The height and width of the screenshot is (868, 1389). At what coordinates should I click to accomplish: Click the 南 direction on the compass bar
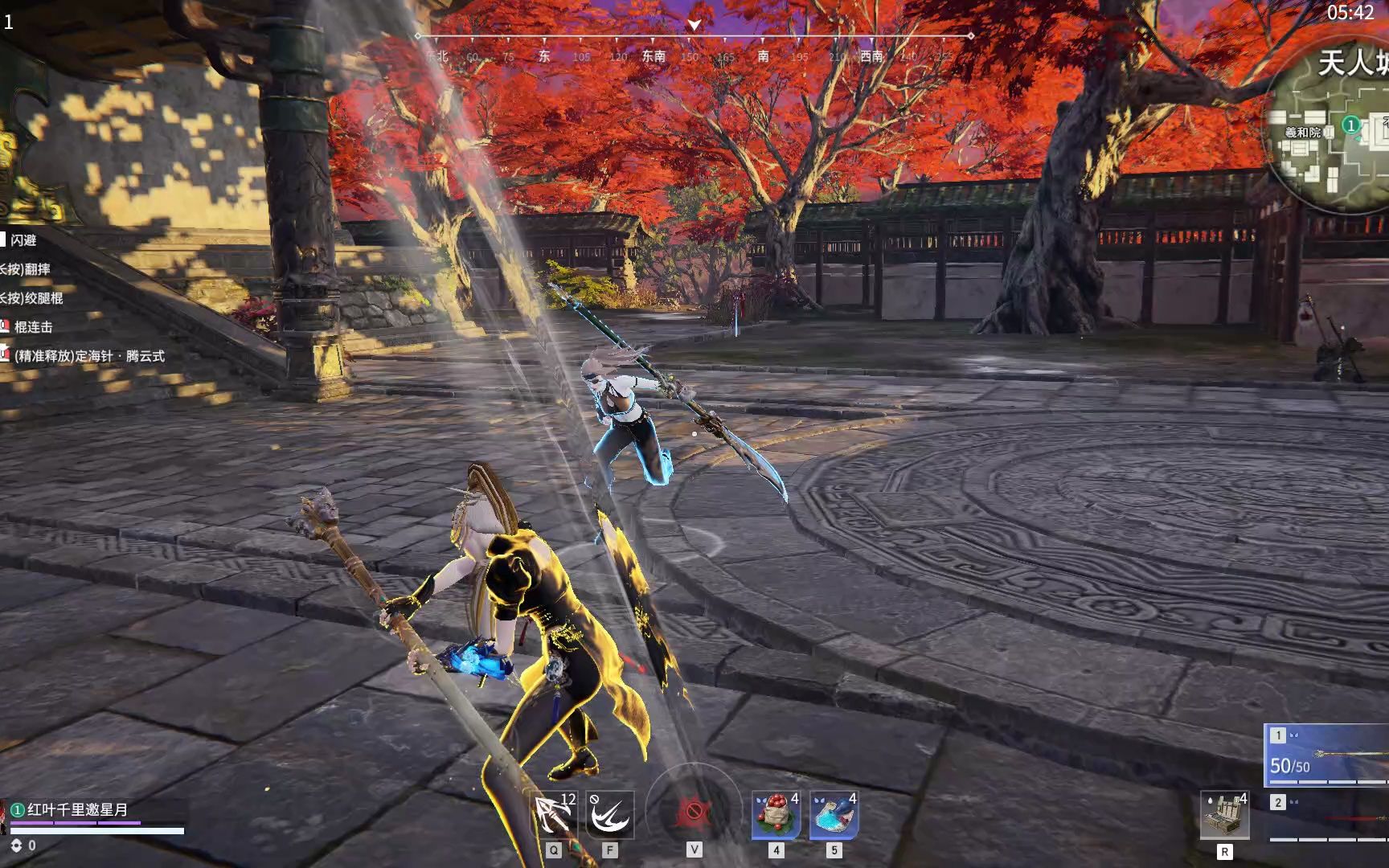(764, 57)
